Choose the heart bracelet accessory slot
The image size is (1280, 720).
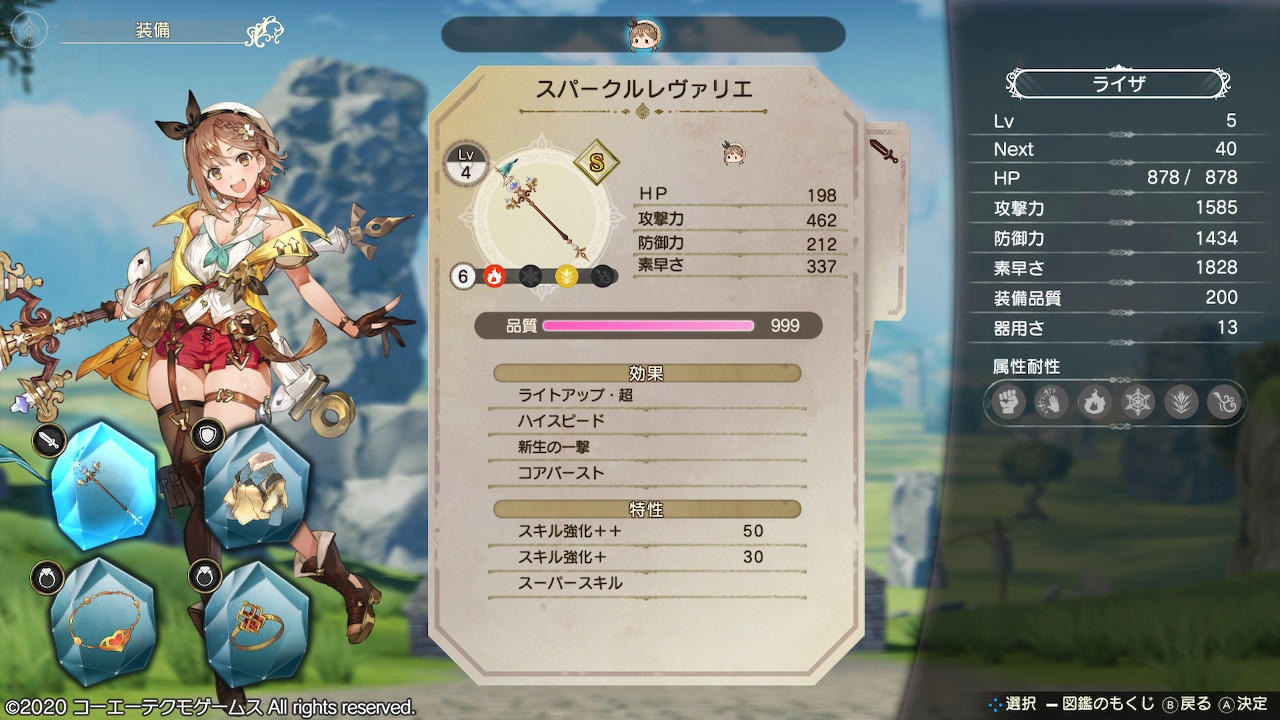(x=103, y=624)
